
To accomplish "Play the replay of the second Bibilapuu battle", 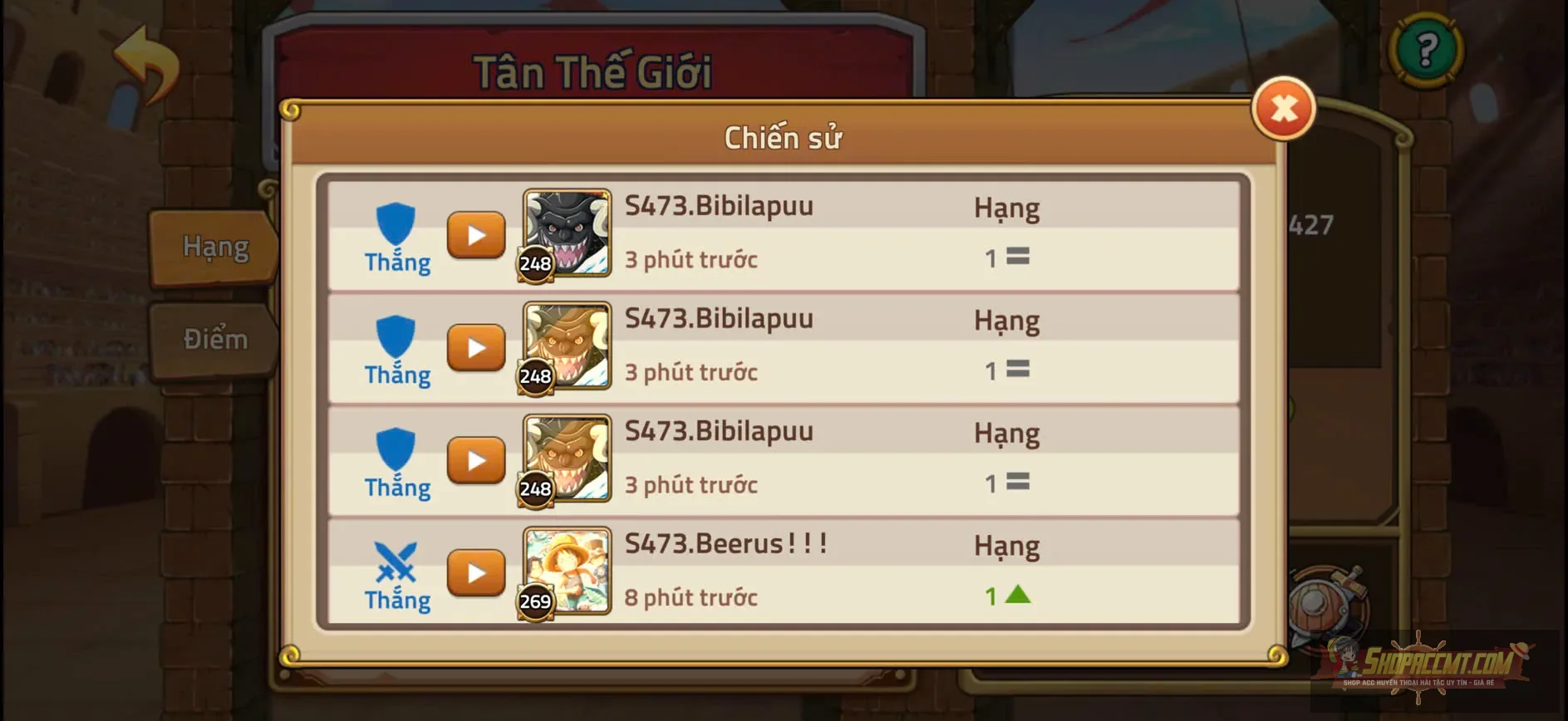I will tap(476, 348).
